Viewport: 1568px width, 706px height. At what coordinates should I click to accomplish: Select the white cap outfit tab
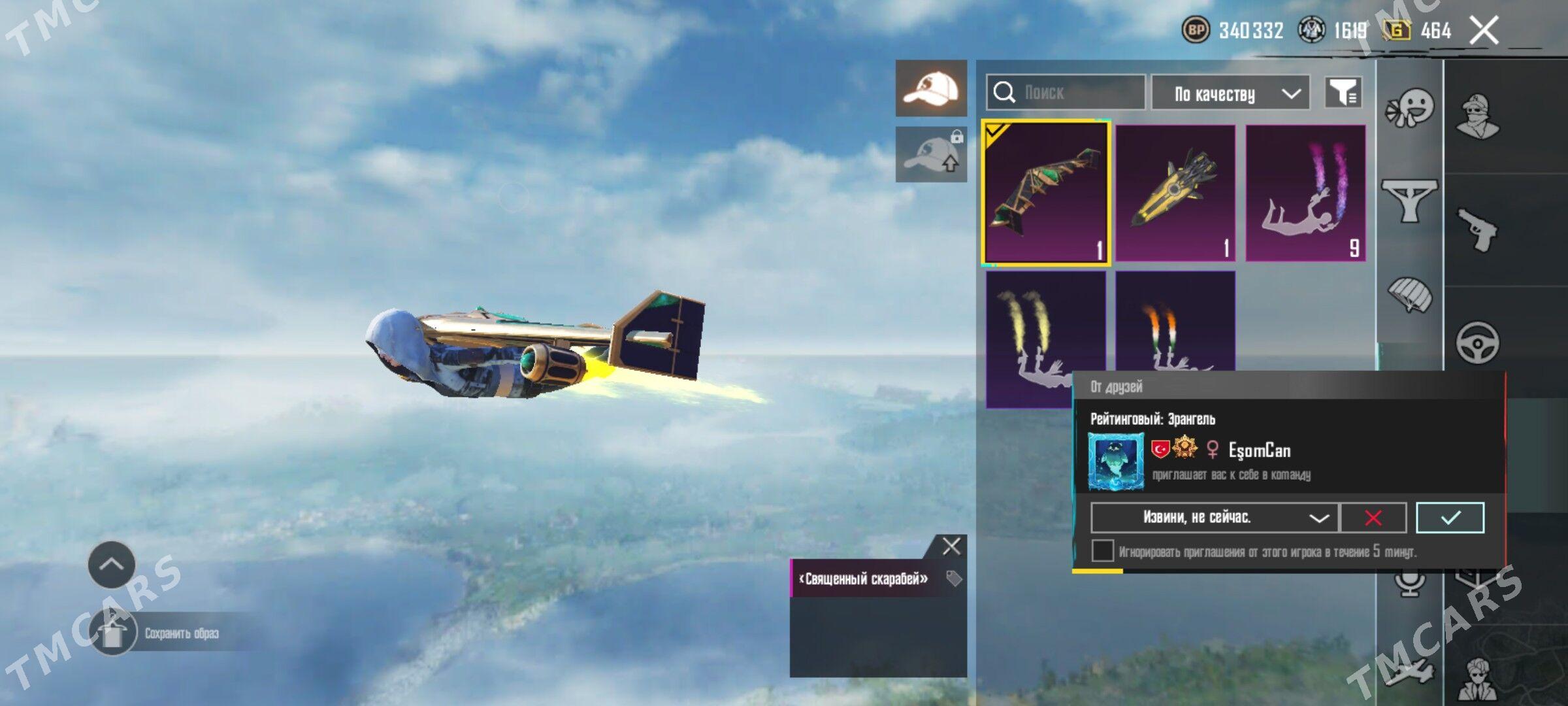[931, 88]
